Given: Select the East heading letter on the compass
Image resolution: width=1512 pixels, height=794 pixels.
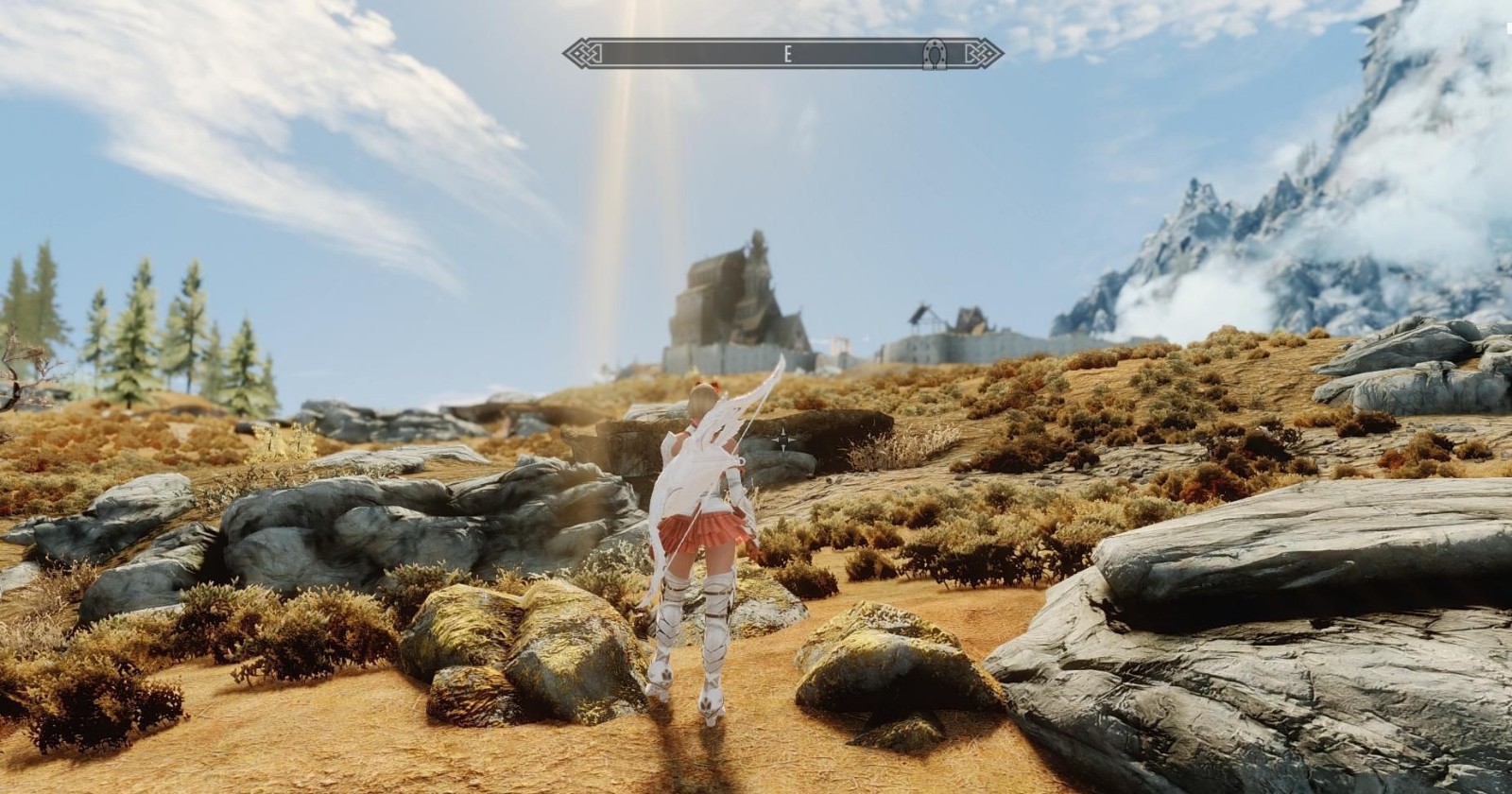Looking at the screenshot, I should pos(786,55).
